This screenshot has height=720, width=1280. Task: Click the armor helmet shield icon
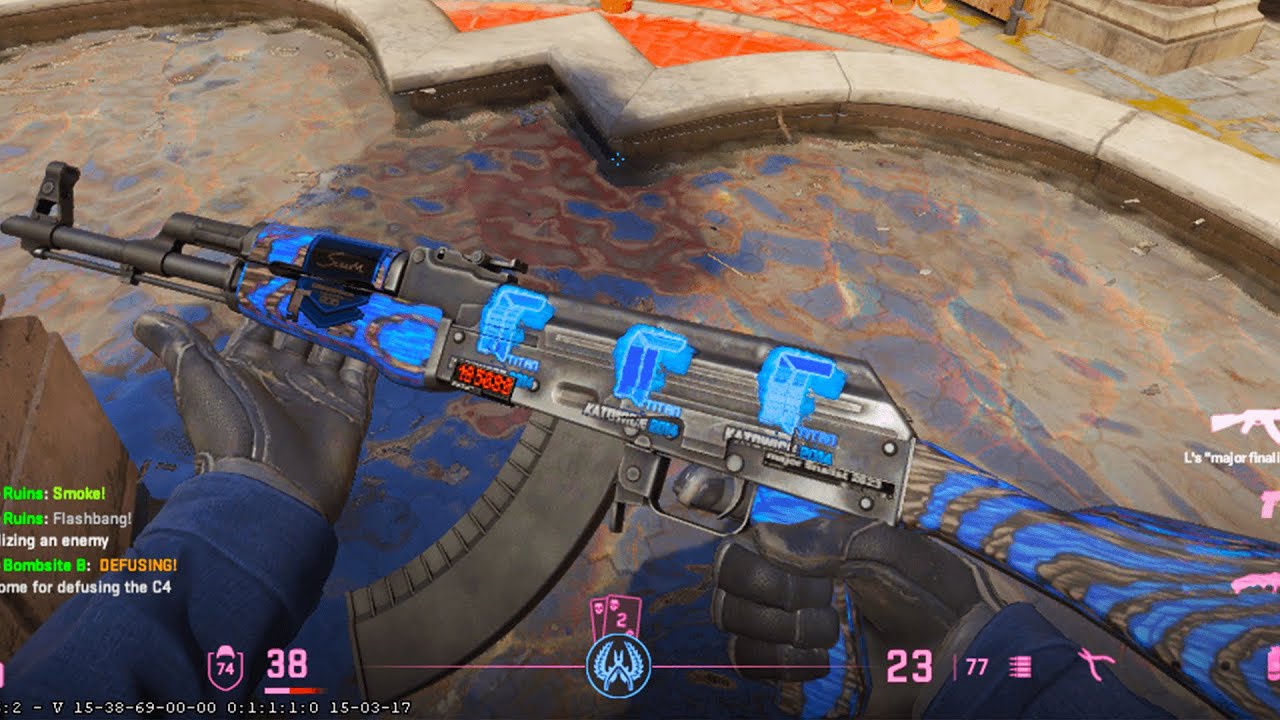click(x=224, y=667)
